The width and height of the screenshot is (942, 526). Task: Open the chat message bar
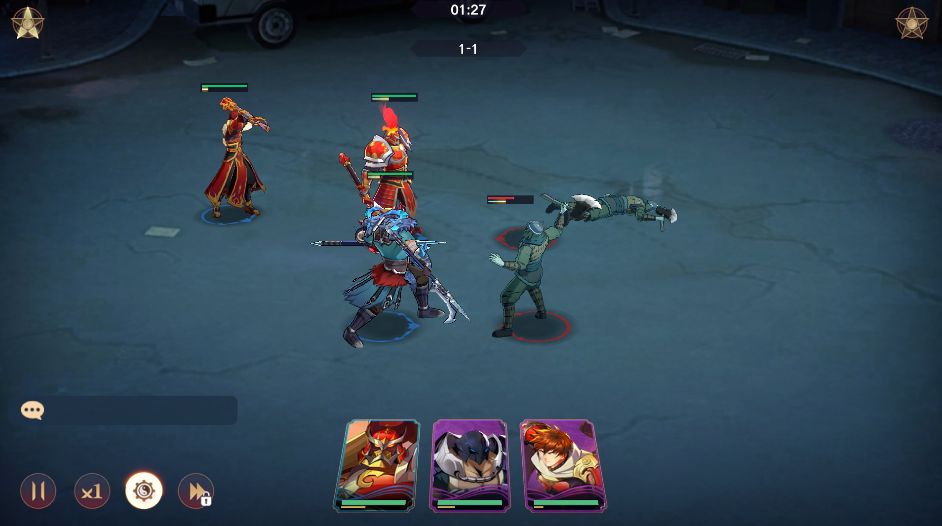(128, 410)
